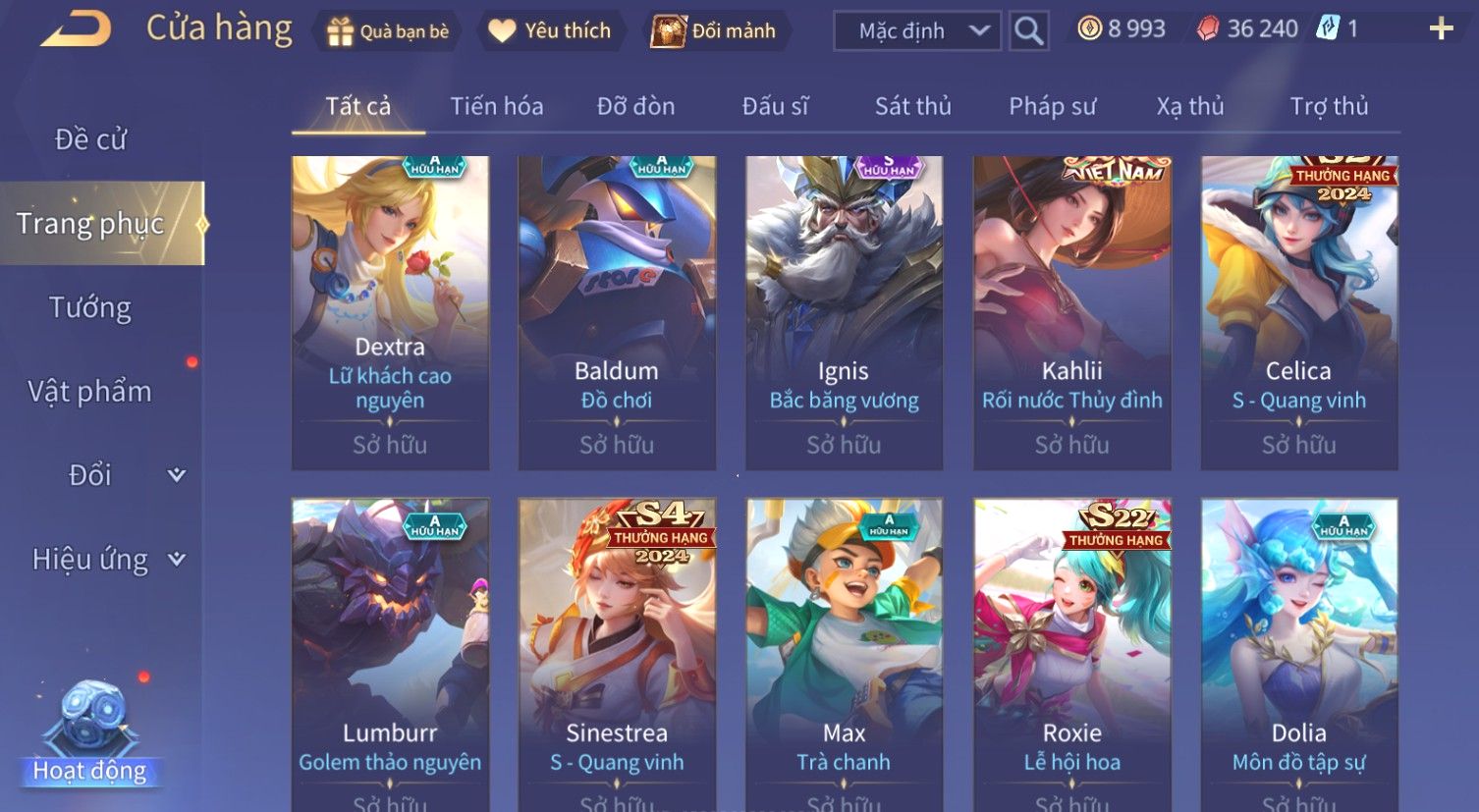Expand the Mặc định sort dropdown
The width and height of the screenshot is (1479, 812).
[917, 31]
